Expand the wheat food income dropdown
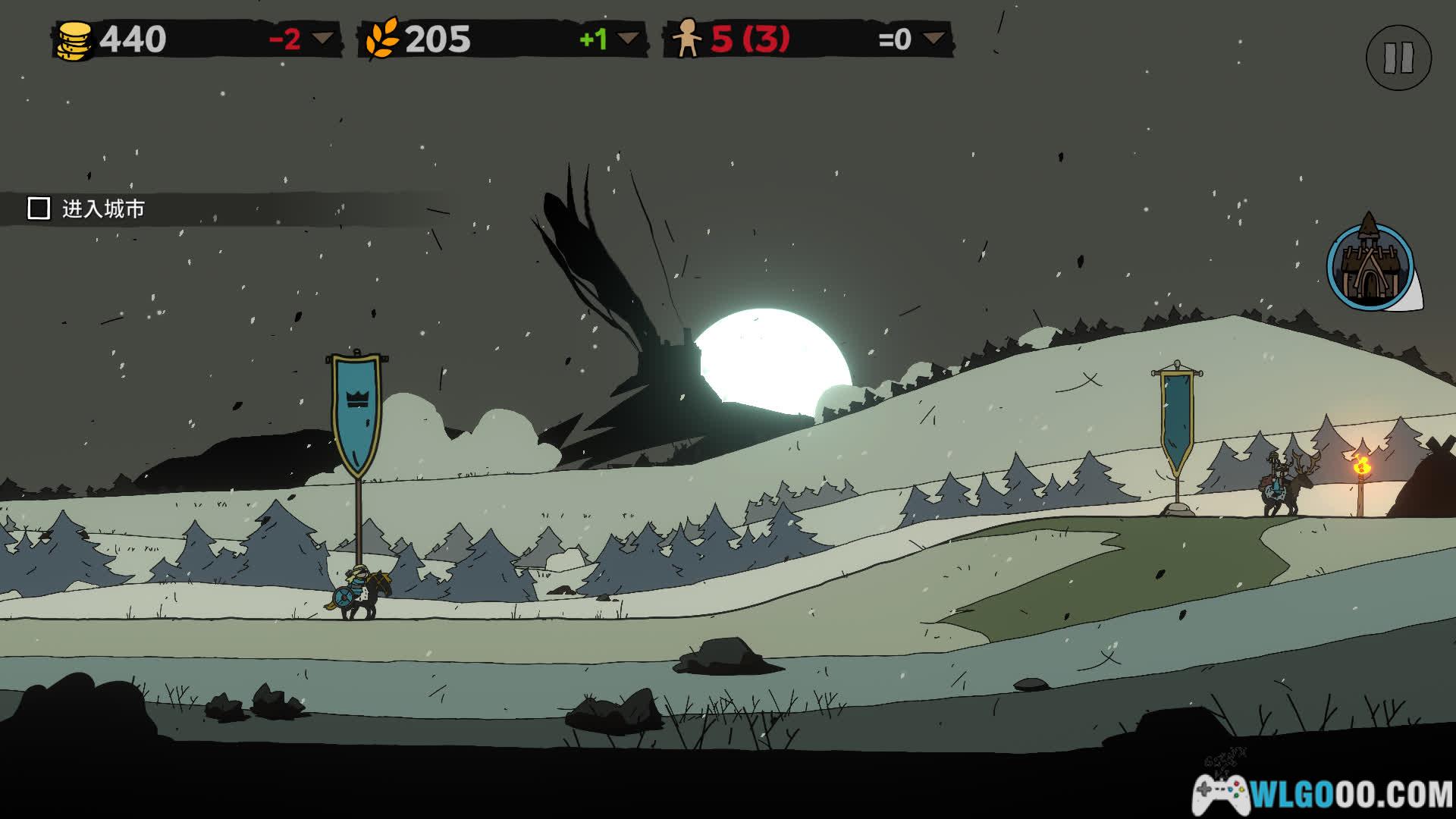 [629, 38]
